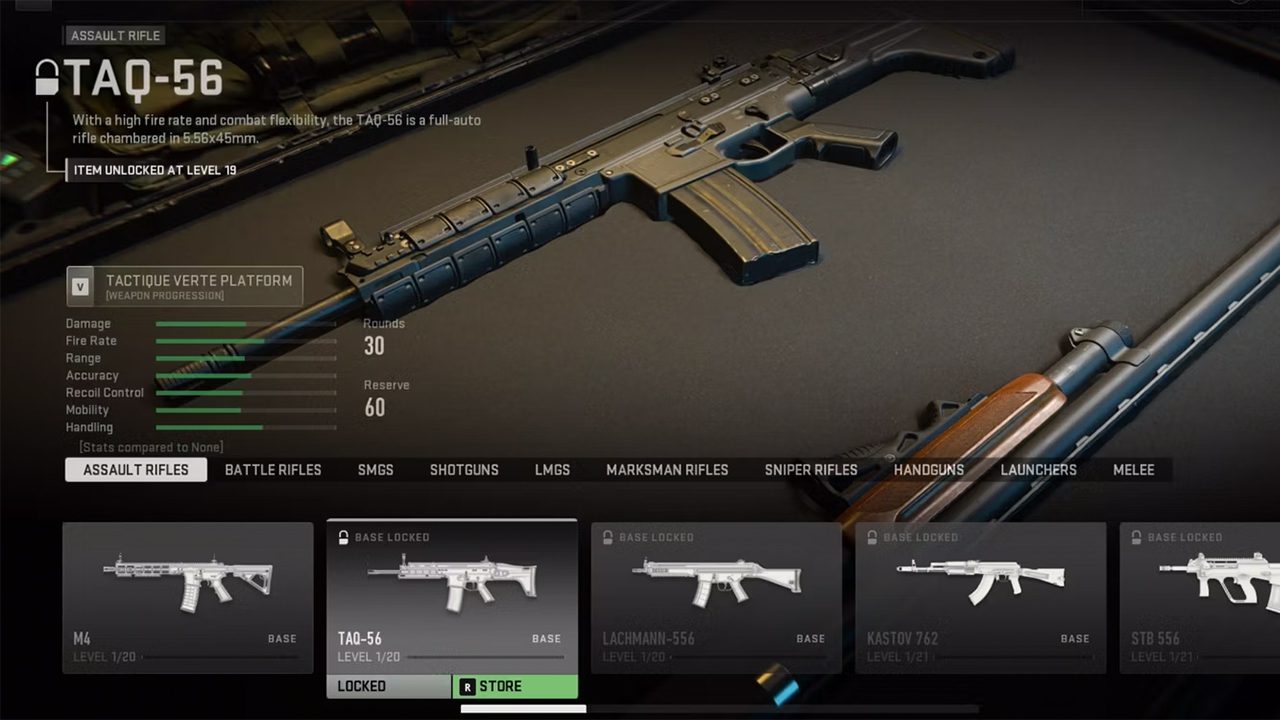Switch to the LMGs tab
Screen dimensions: 1280x720
pyautogui.click(x=552, y=470)
